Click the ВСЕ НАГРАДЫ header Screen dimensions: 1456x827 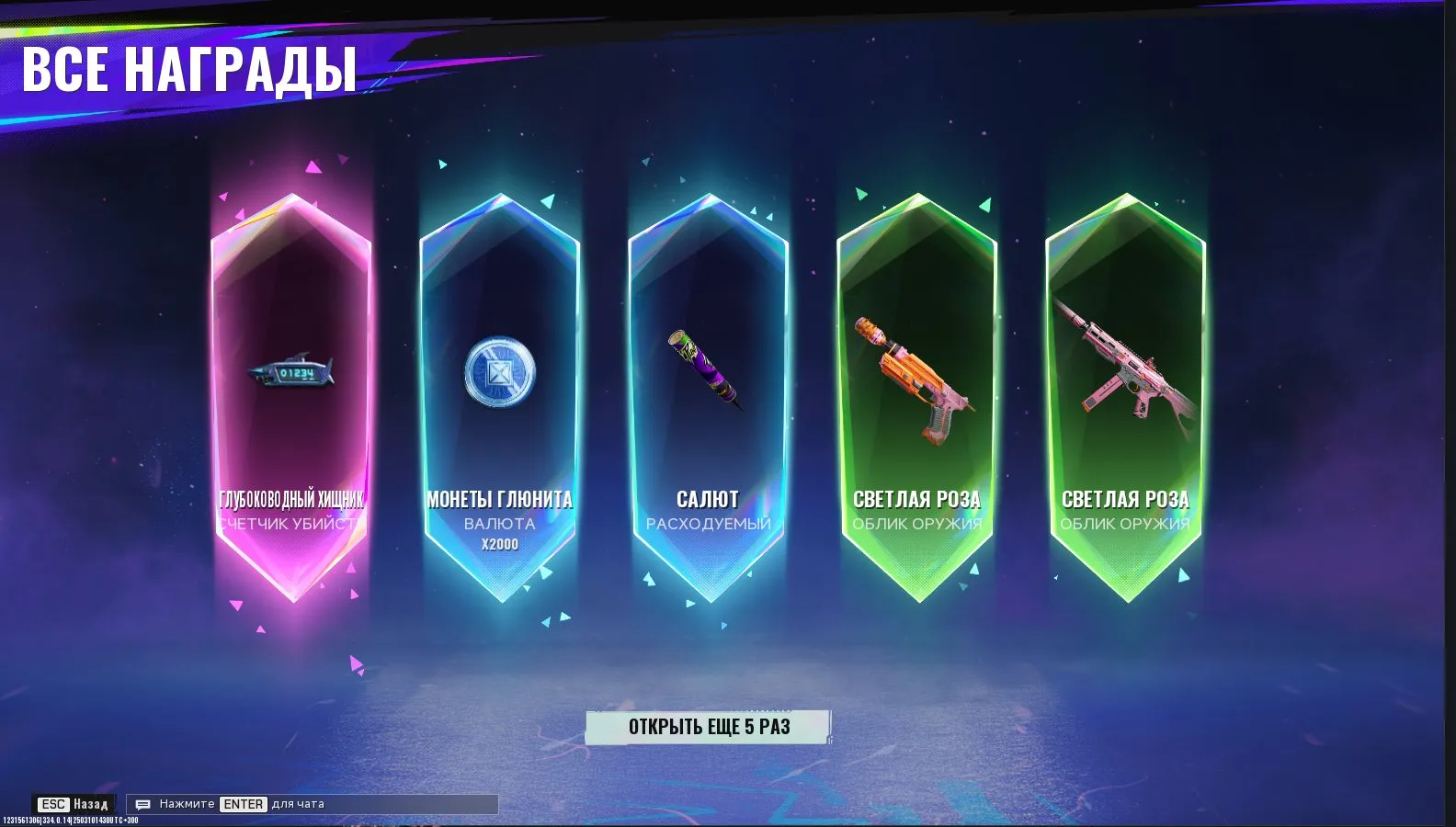pyautogui.click(x=190, y=68)
